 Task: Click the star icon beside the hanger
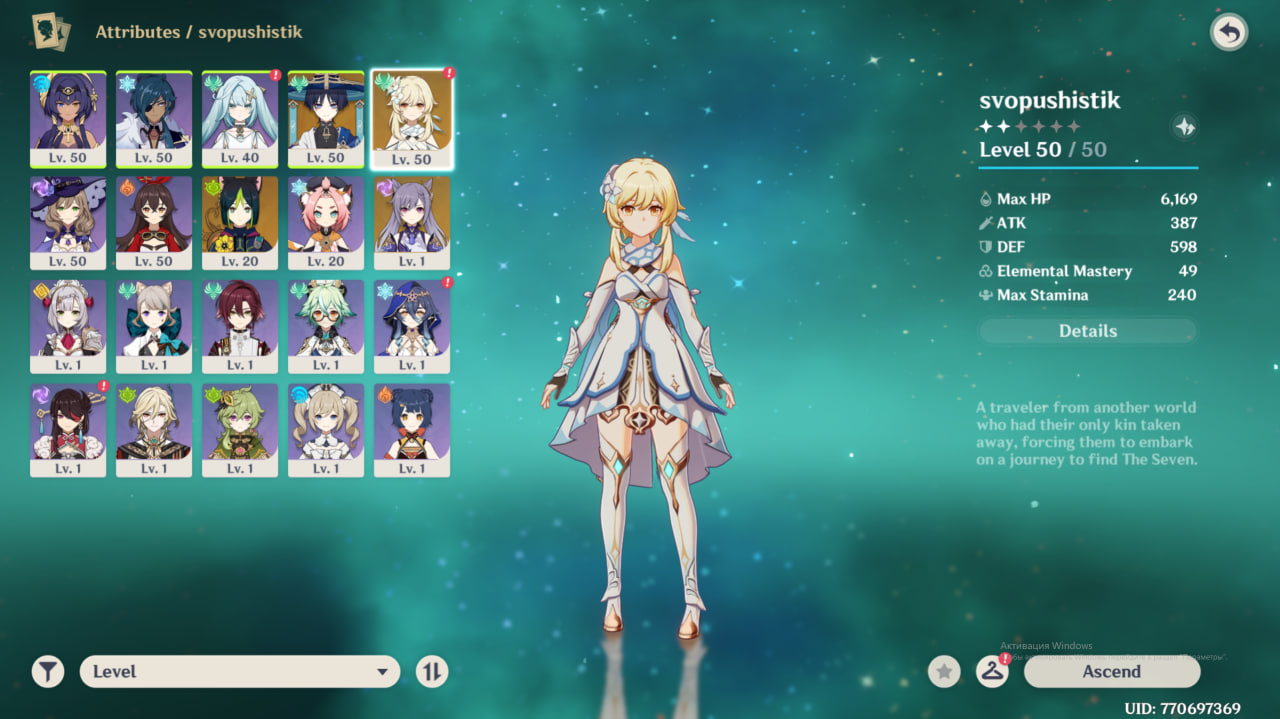[x=944, y=672]
